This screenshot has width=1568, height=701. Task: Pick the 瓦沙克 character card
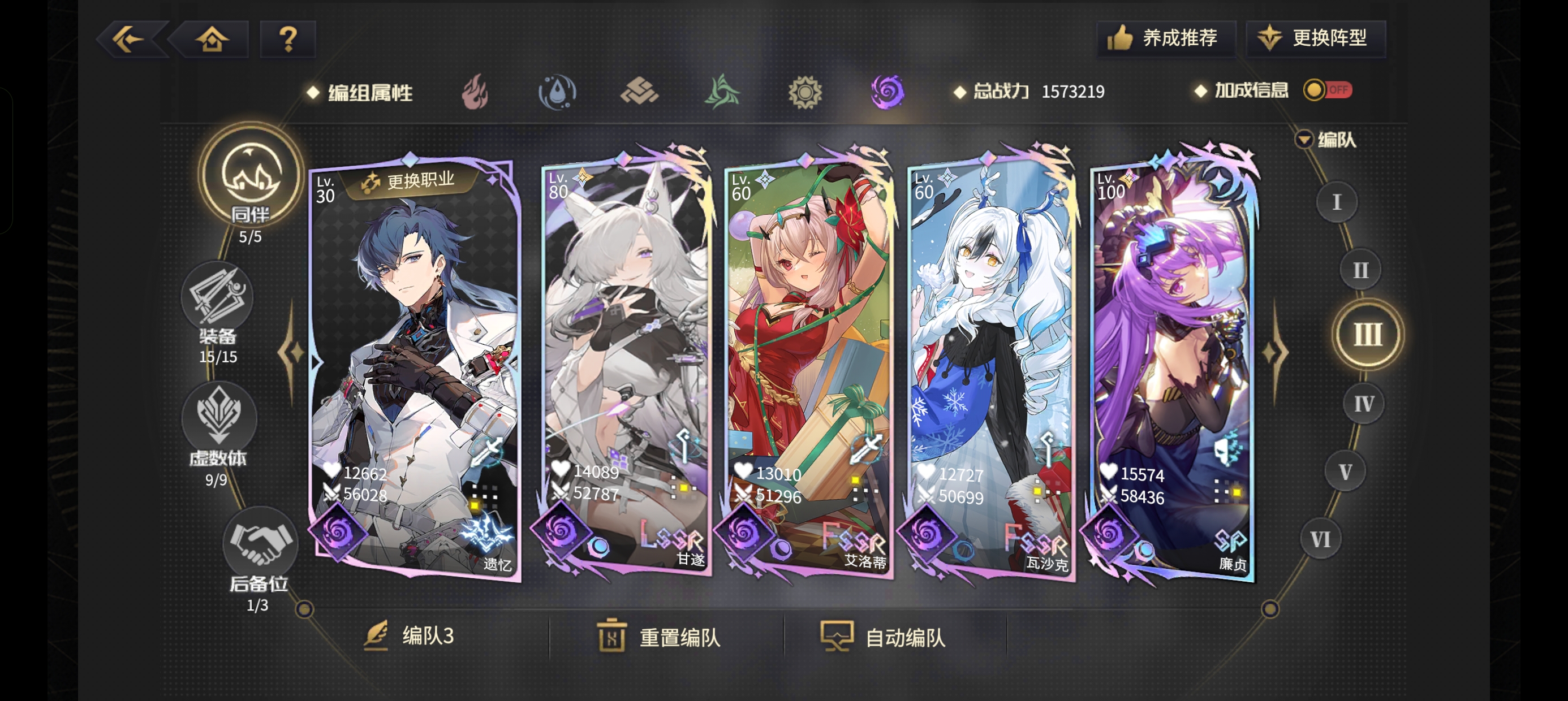990,365
